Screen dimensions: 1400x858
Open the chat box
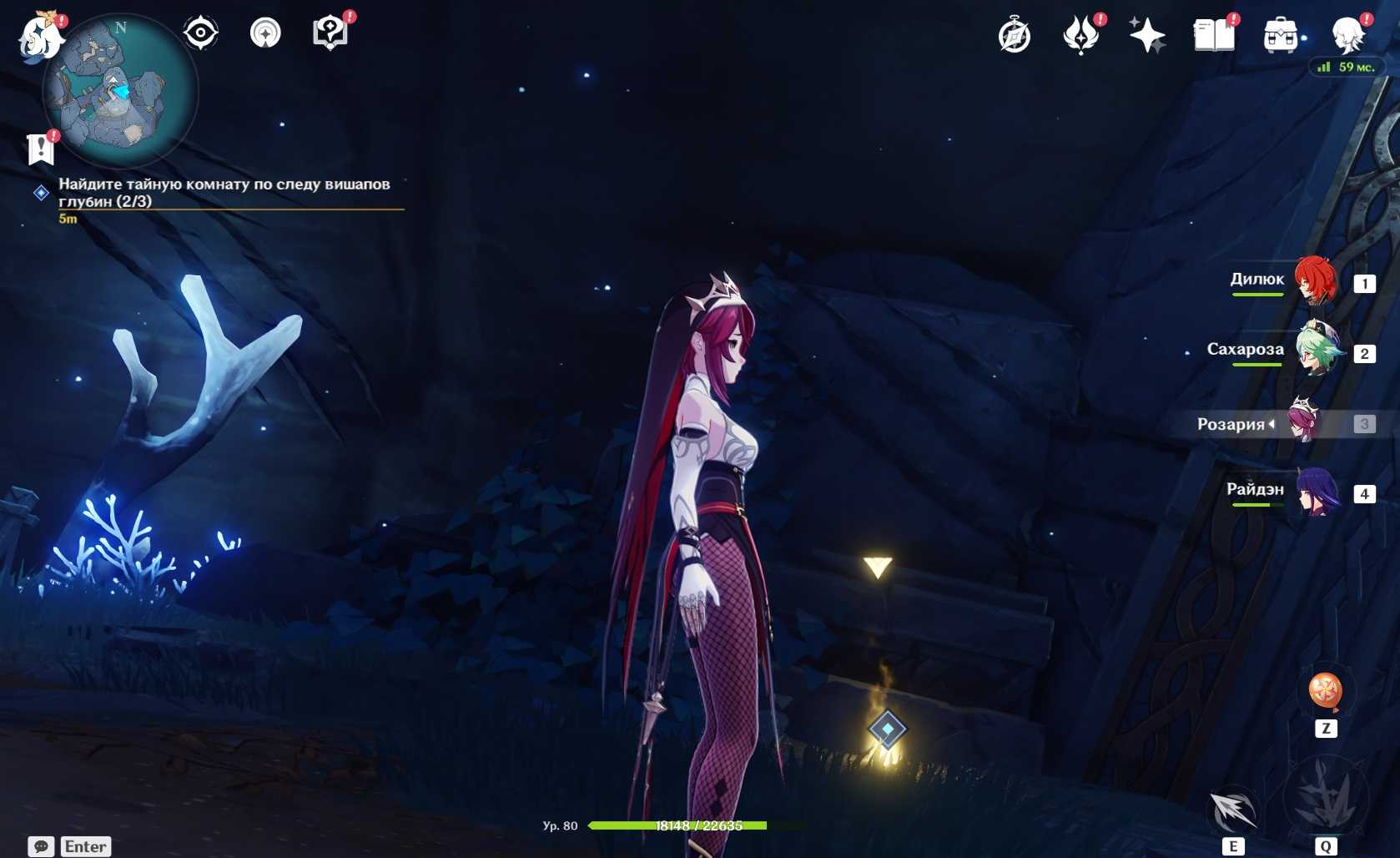coord(41,845)
